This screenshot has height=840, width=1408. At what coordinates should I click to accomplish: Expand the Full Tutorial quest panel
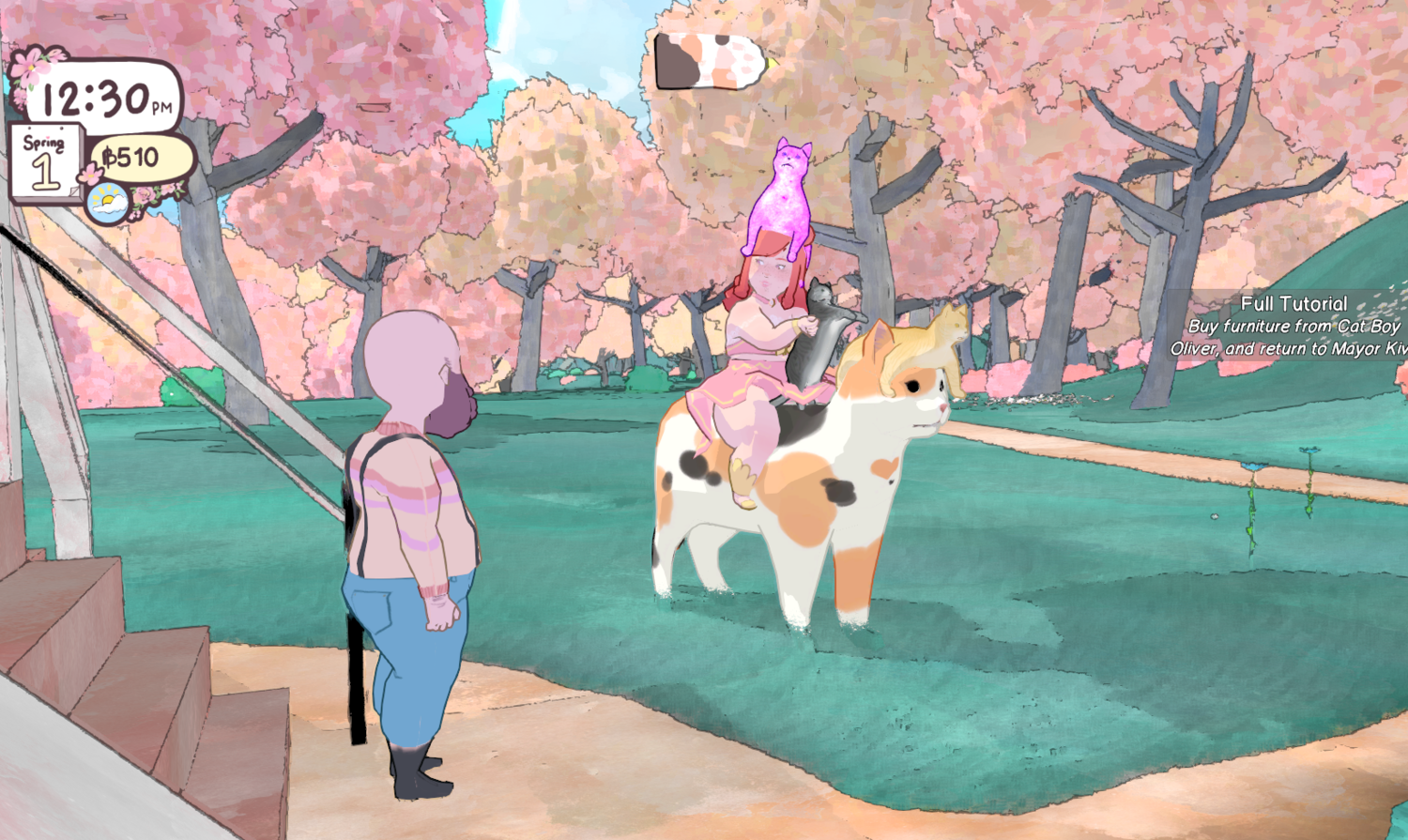[1293, 303]
